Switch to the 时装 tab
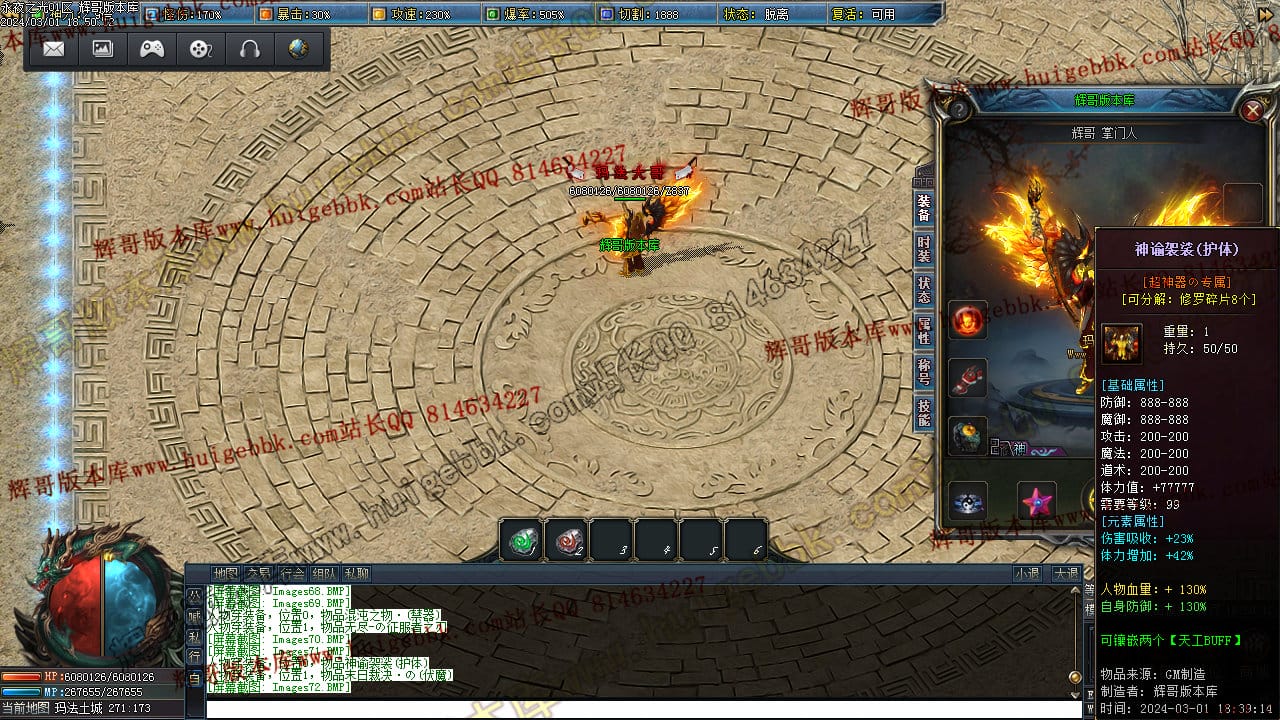 (x=924, y=249)
